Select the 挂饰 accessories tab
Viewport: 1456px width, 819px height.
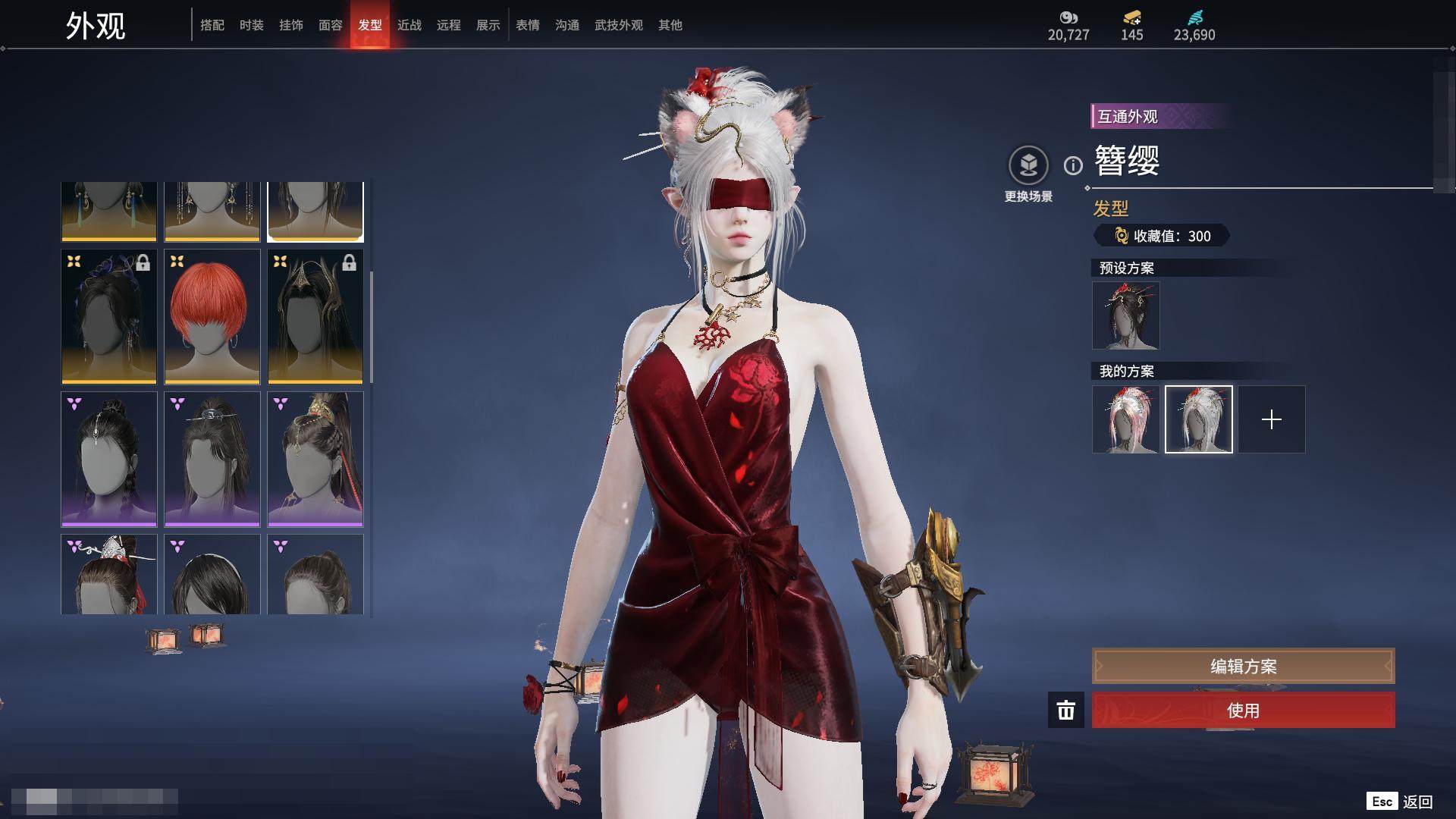(x=291, y=25)
